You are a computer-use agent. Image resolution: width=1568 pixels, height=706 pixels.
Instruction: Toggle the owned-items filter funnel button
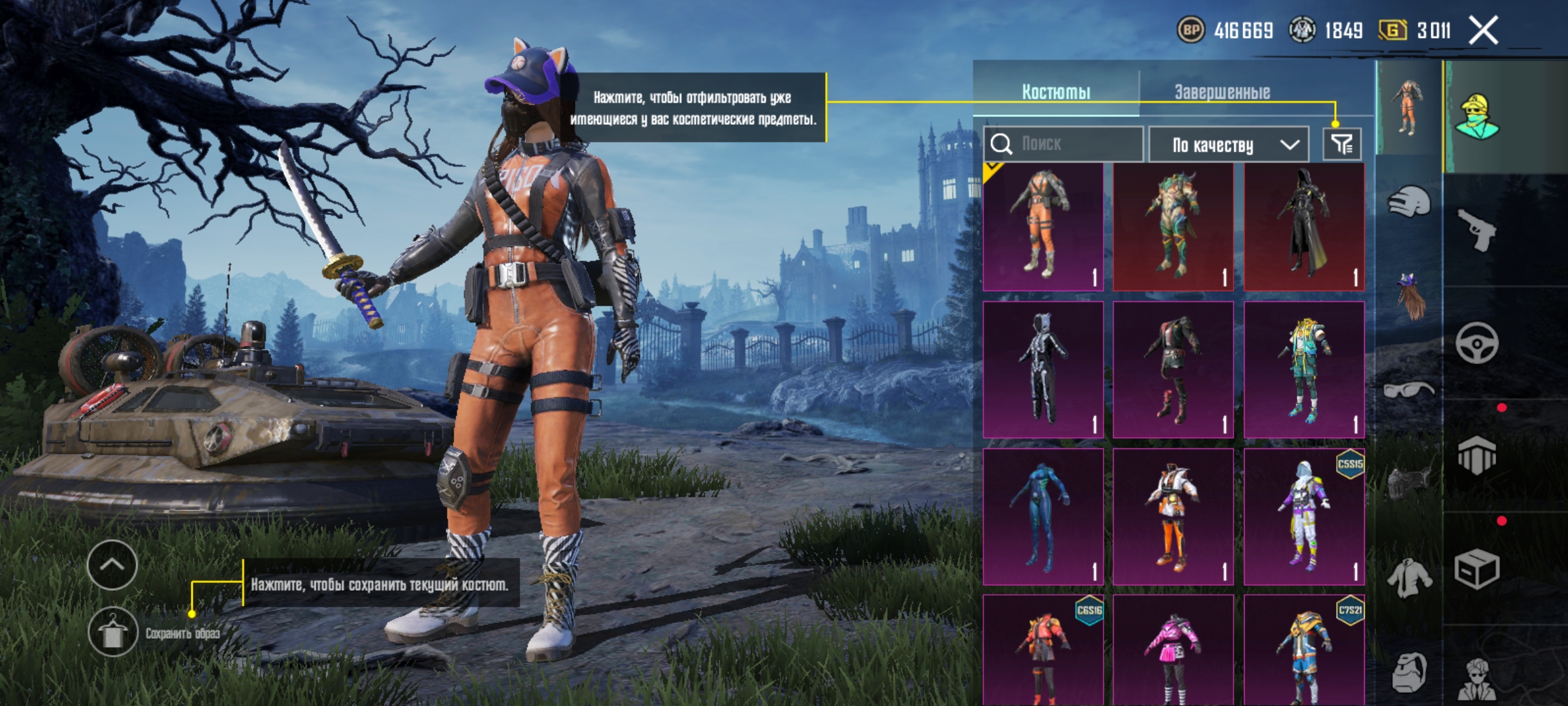1342,144
